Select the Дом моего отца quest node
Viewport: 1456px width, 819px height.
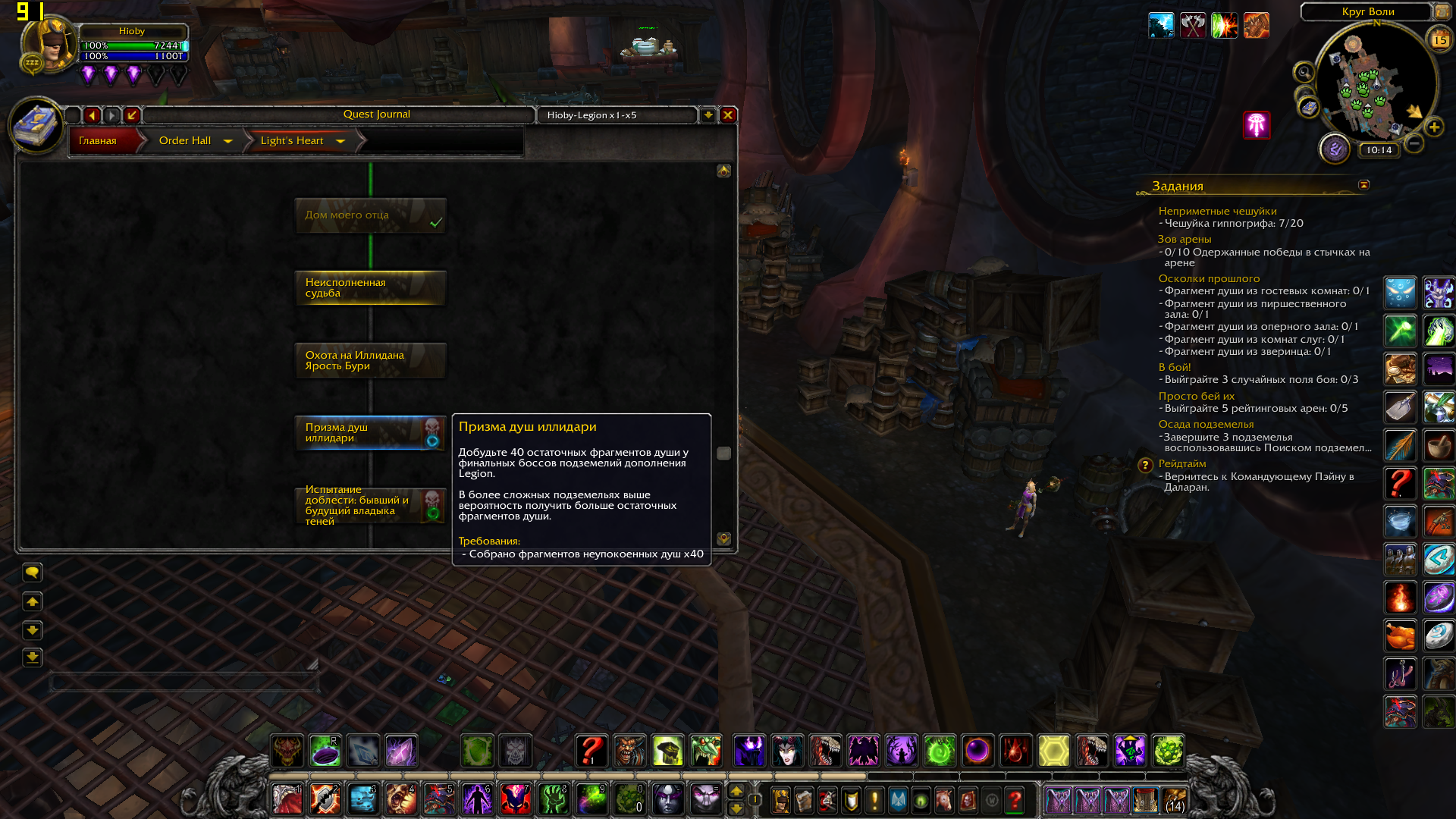pyautogui.click(x=370, y=216)
